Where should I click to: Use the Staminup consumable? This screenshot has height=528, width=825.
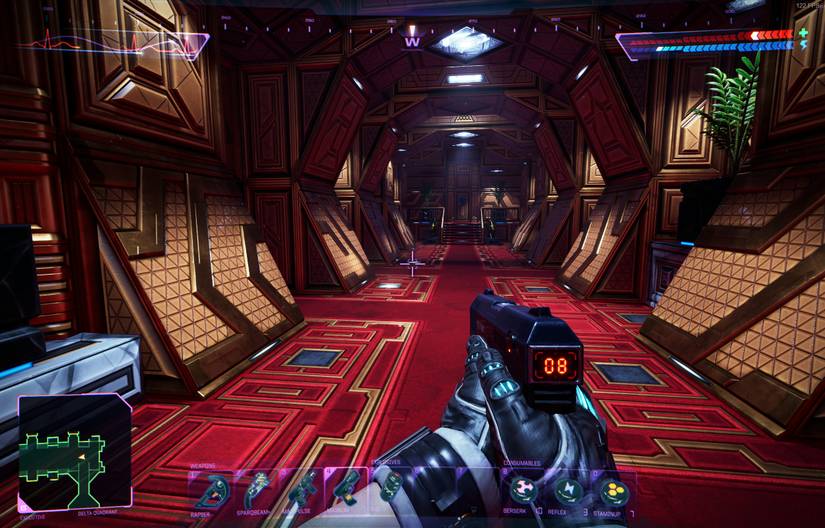(612, 489)
